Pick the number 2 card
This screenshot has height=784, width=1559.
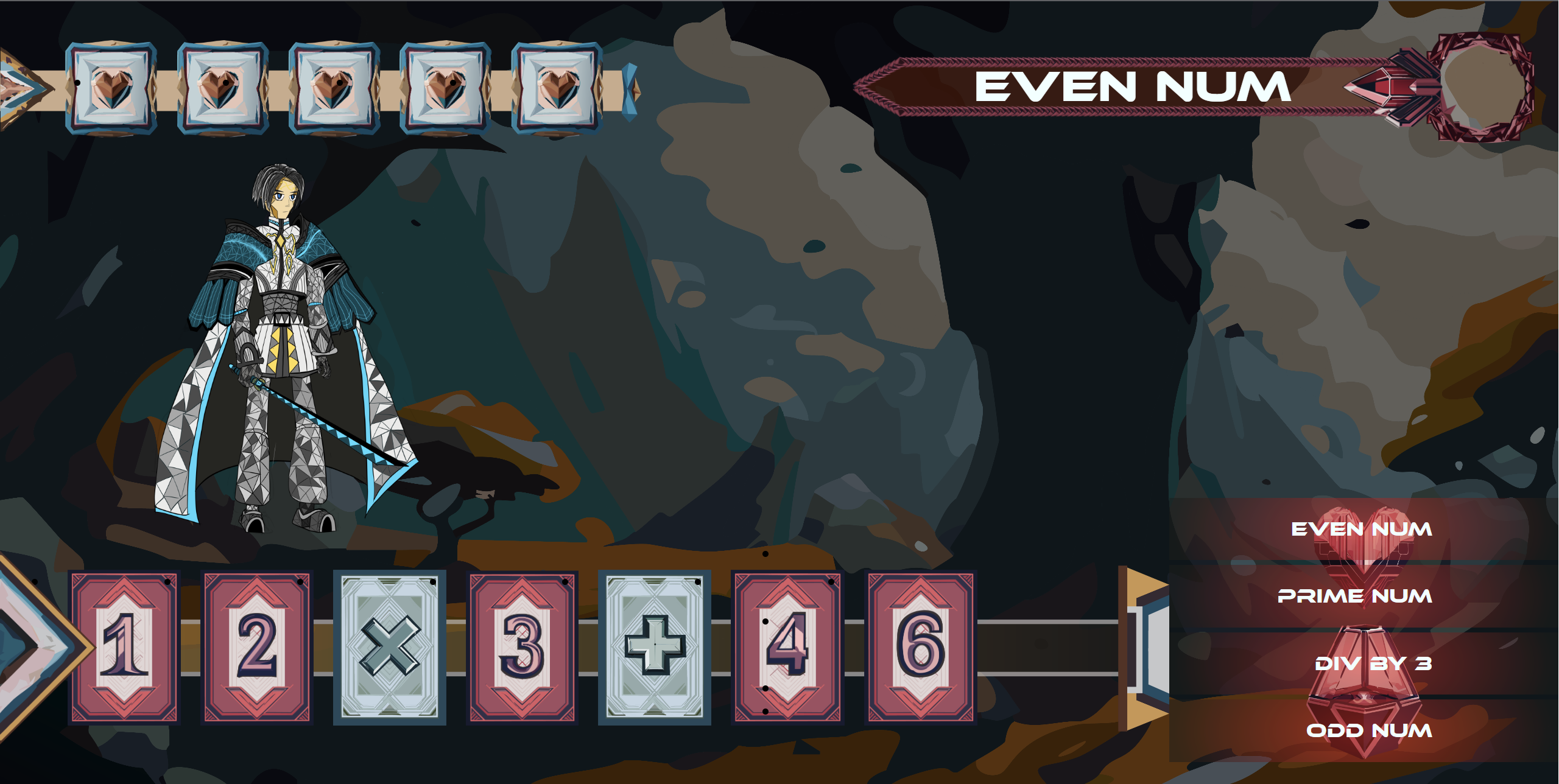(257, 647)
